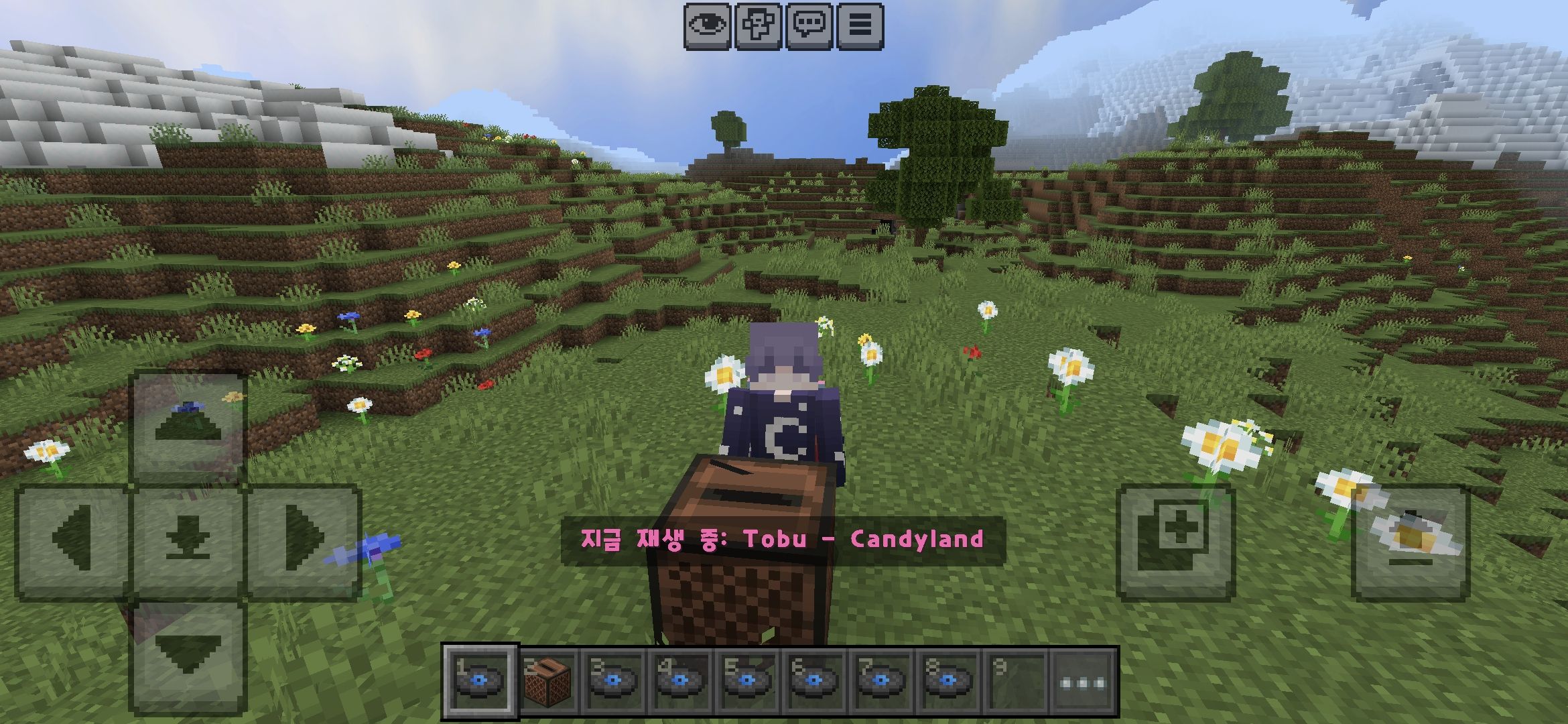Tap the right arrow movement button
1568x724 pixels.
[x=304, y=540]
